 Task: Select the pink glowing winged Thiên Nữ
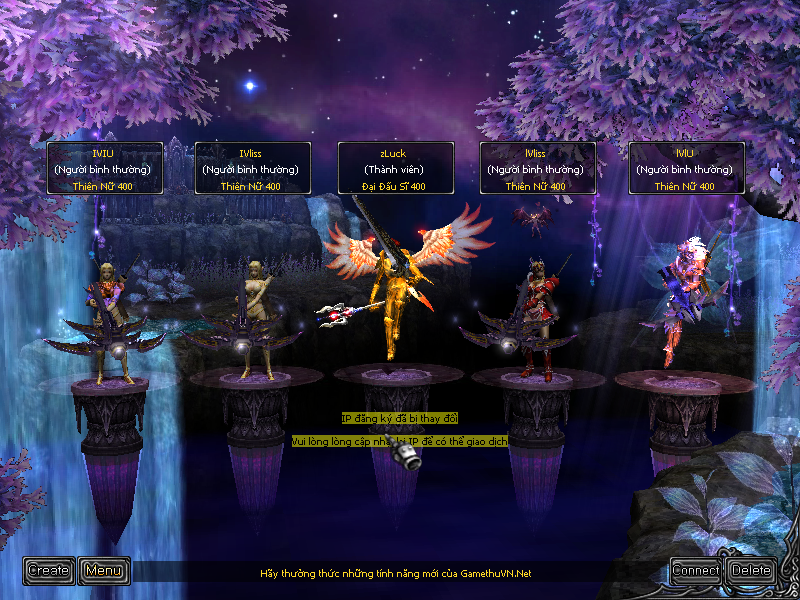tap(680, 300)
